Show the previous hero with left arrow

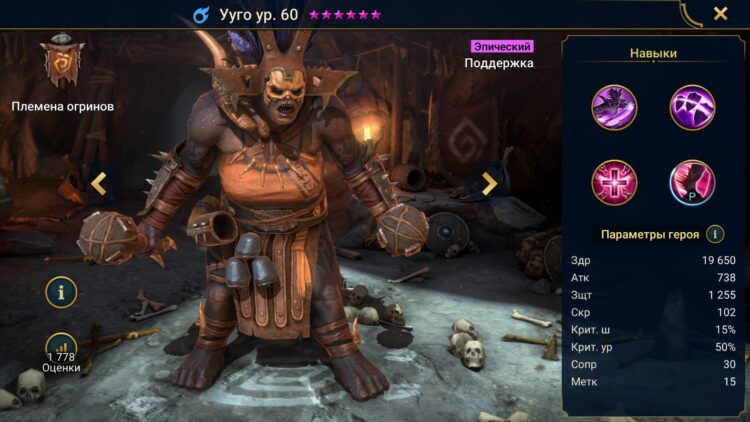[x=99, y=183]
